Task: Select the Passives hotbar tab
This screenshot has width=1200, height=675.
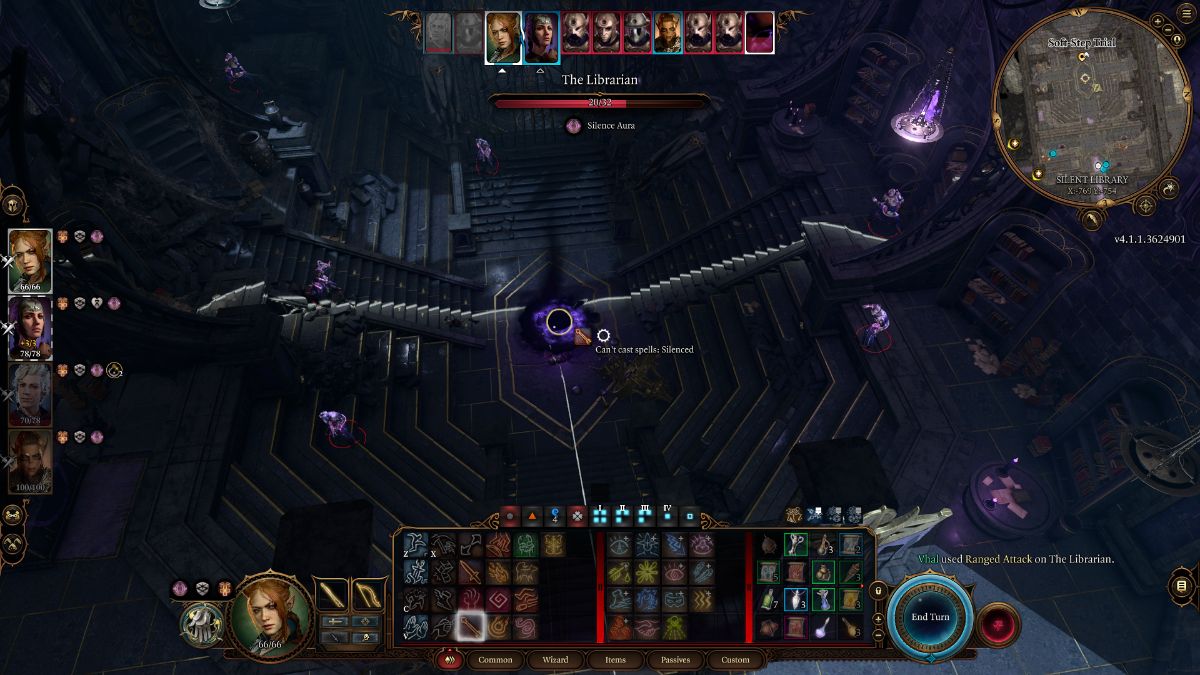Action: (675, 660)
